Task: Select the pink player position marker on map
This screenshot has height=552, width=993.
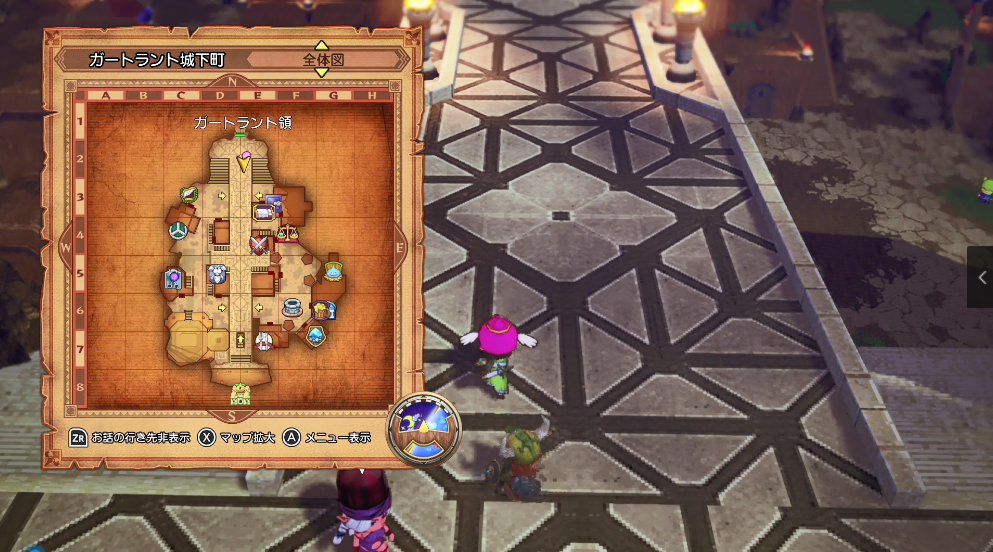Action: (244, 160)
